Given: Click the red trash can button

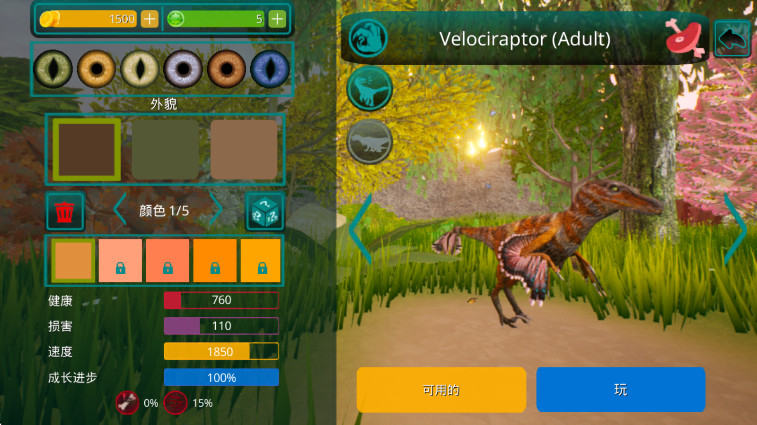Looking at the screenshot, I should 65,211.
